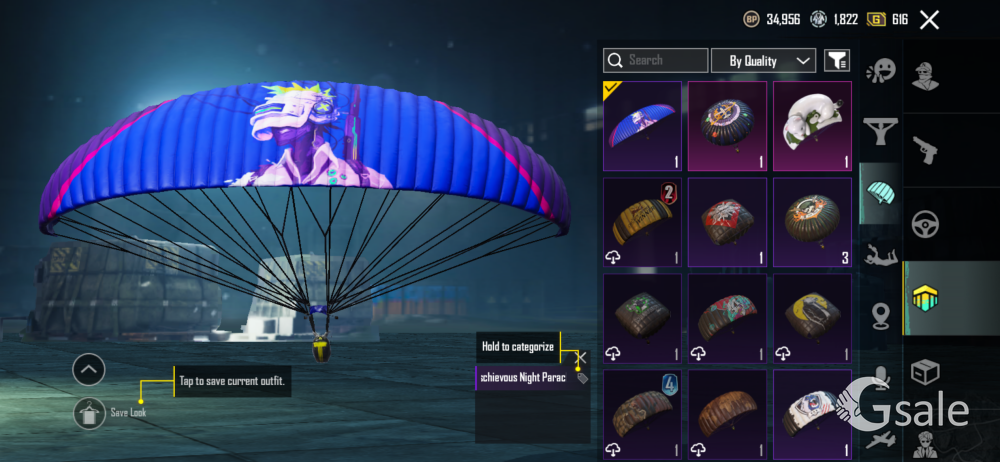Image resolution: width=1000 pixels, height=462 pixels.
Task: Tap the Save Look hanger button
Action: point(89,413)
